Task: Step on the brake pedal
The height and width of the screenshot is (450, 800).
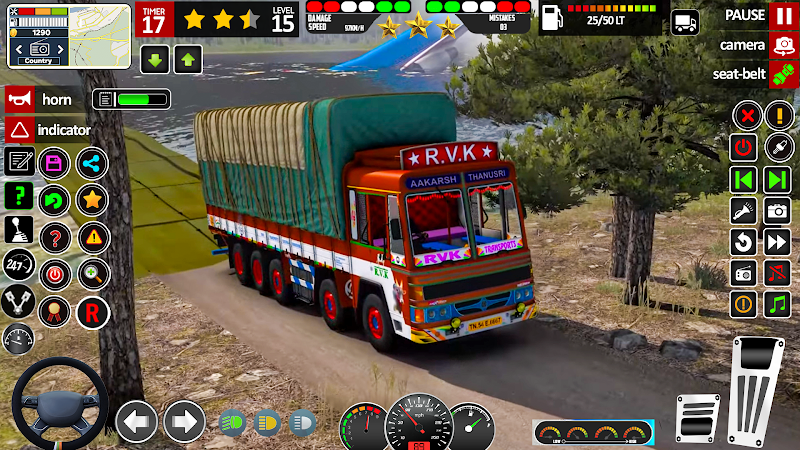Action: pos(697,416)
